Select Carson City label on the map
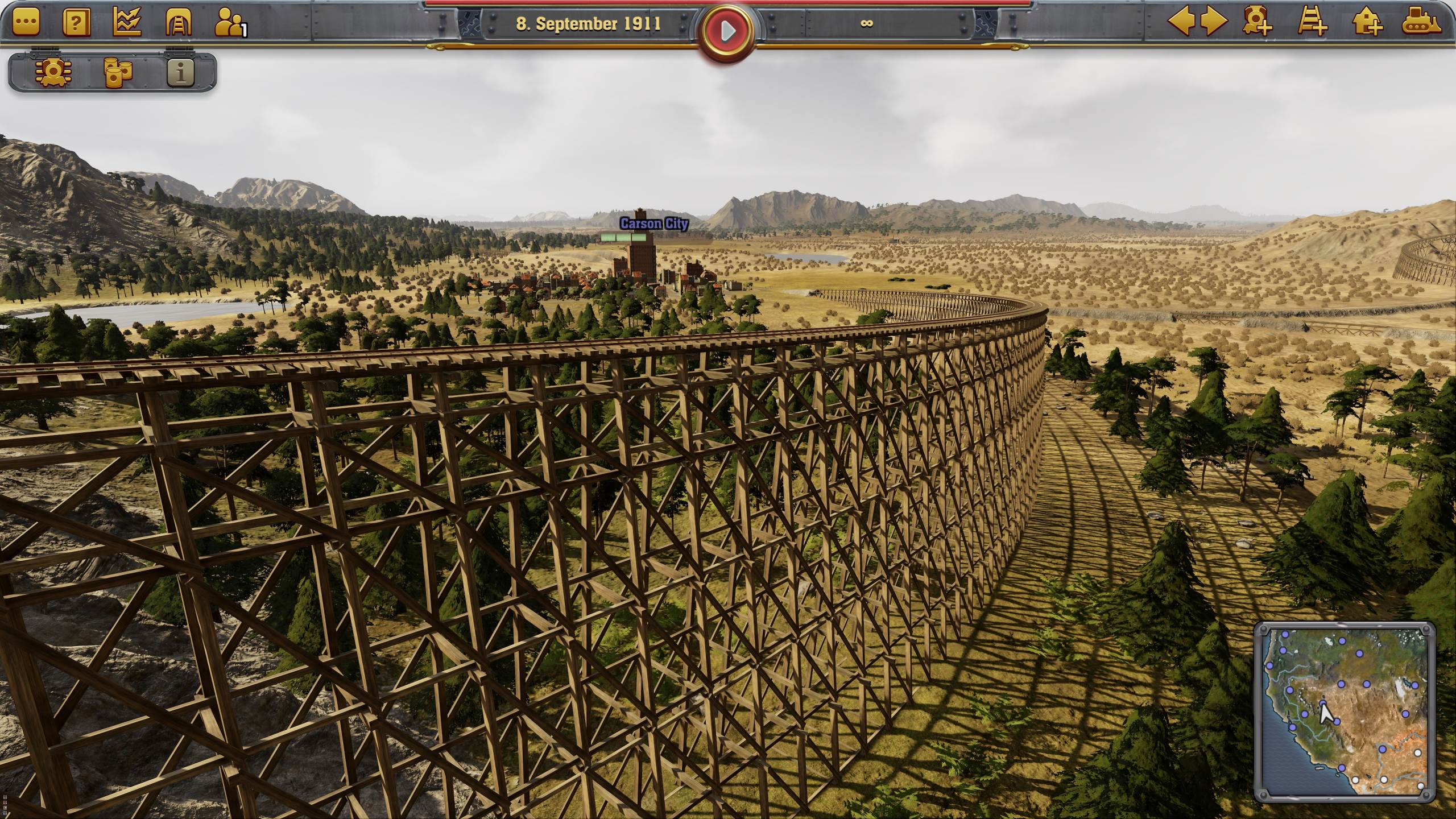The height and width of the screenshot is (819, 1456). click(x=653, y=225)
